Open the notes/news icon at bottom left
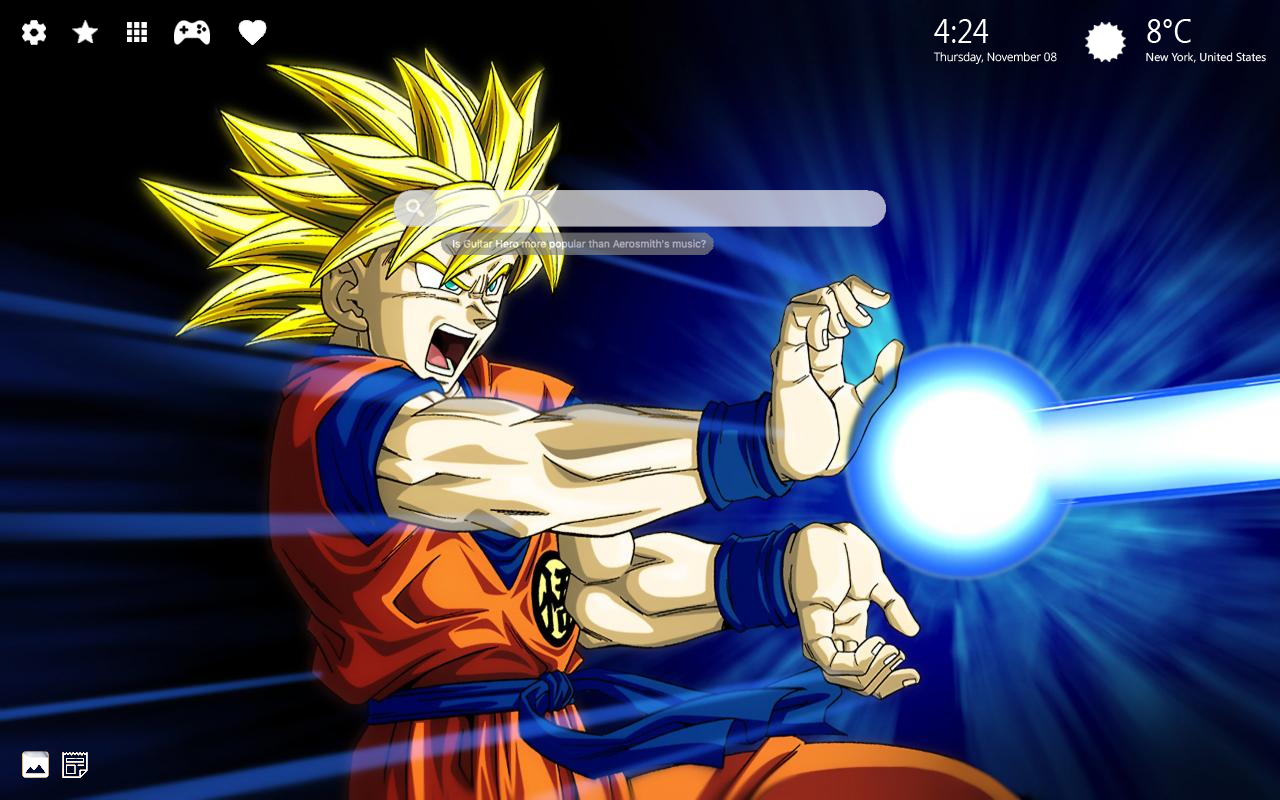1280x800 pixels. [x=75, y=765]
